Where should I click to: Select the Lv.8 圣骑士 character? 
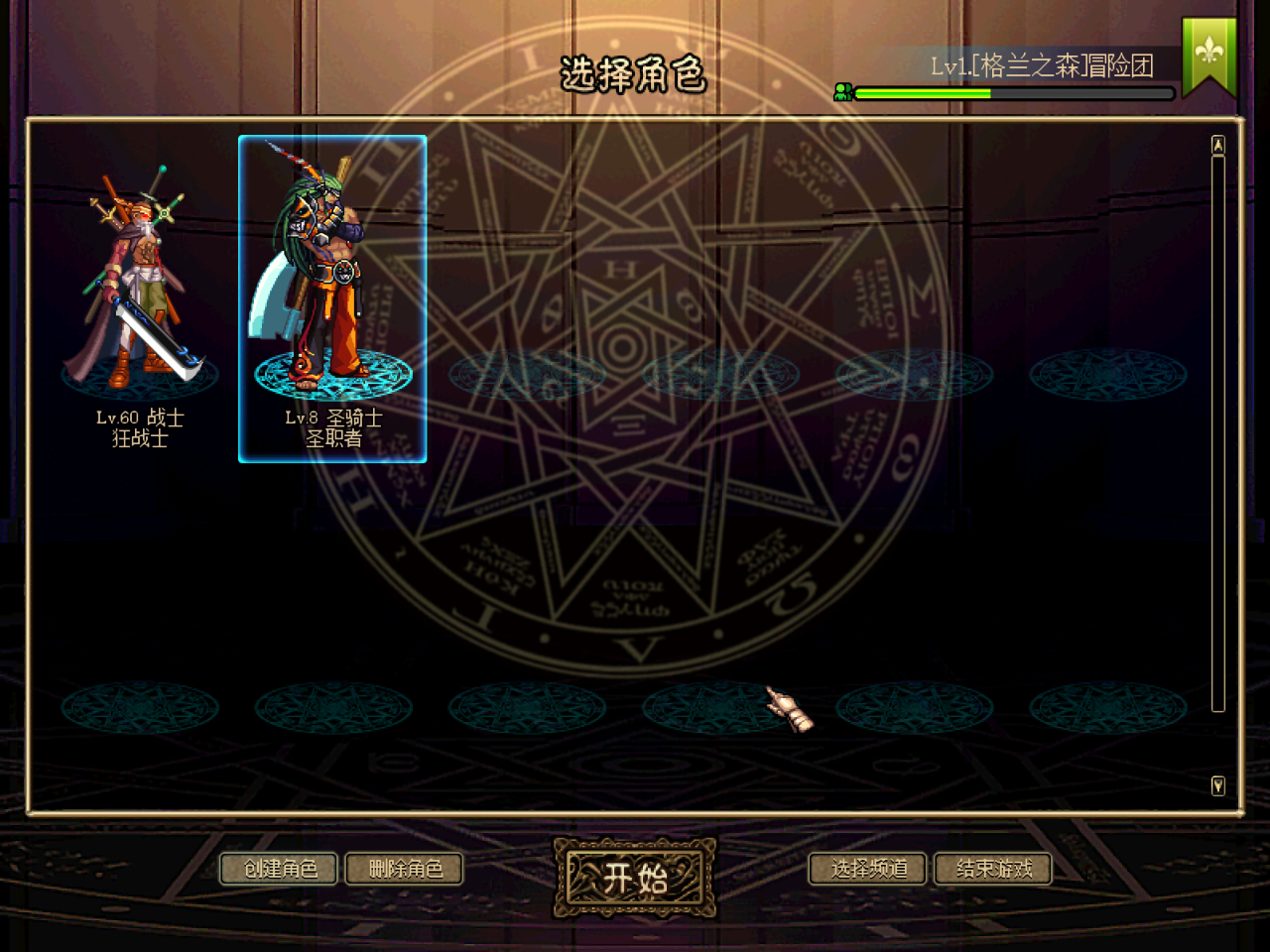[x=332, y=298]
